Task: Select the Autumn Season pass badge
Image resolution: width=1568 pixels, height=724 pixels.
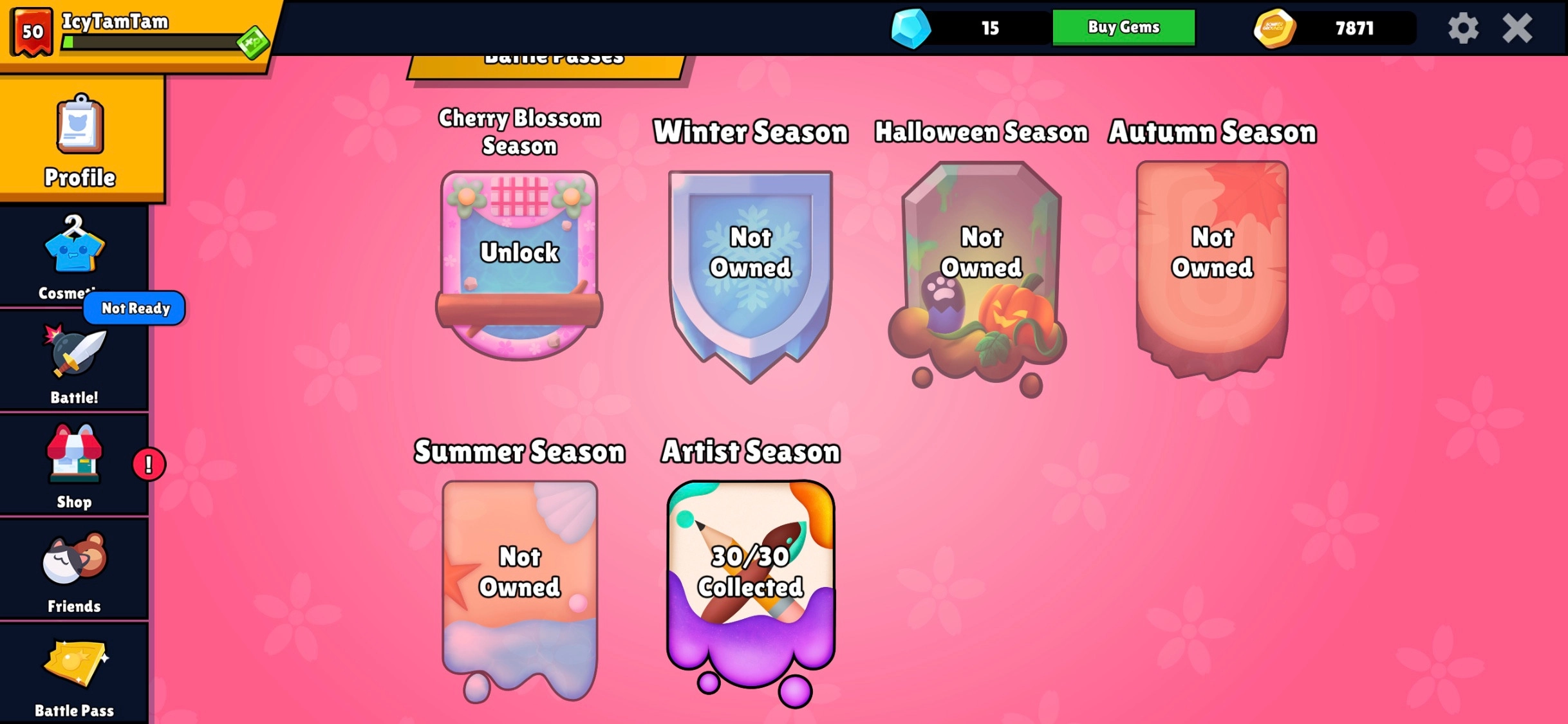Action: pos(1212,267)
